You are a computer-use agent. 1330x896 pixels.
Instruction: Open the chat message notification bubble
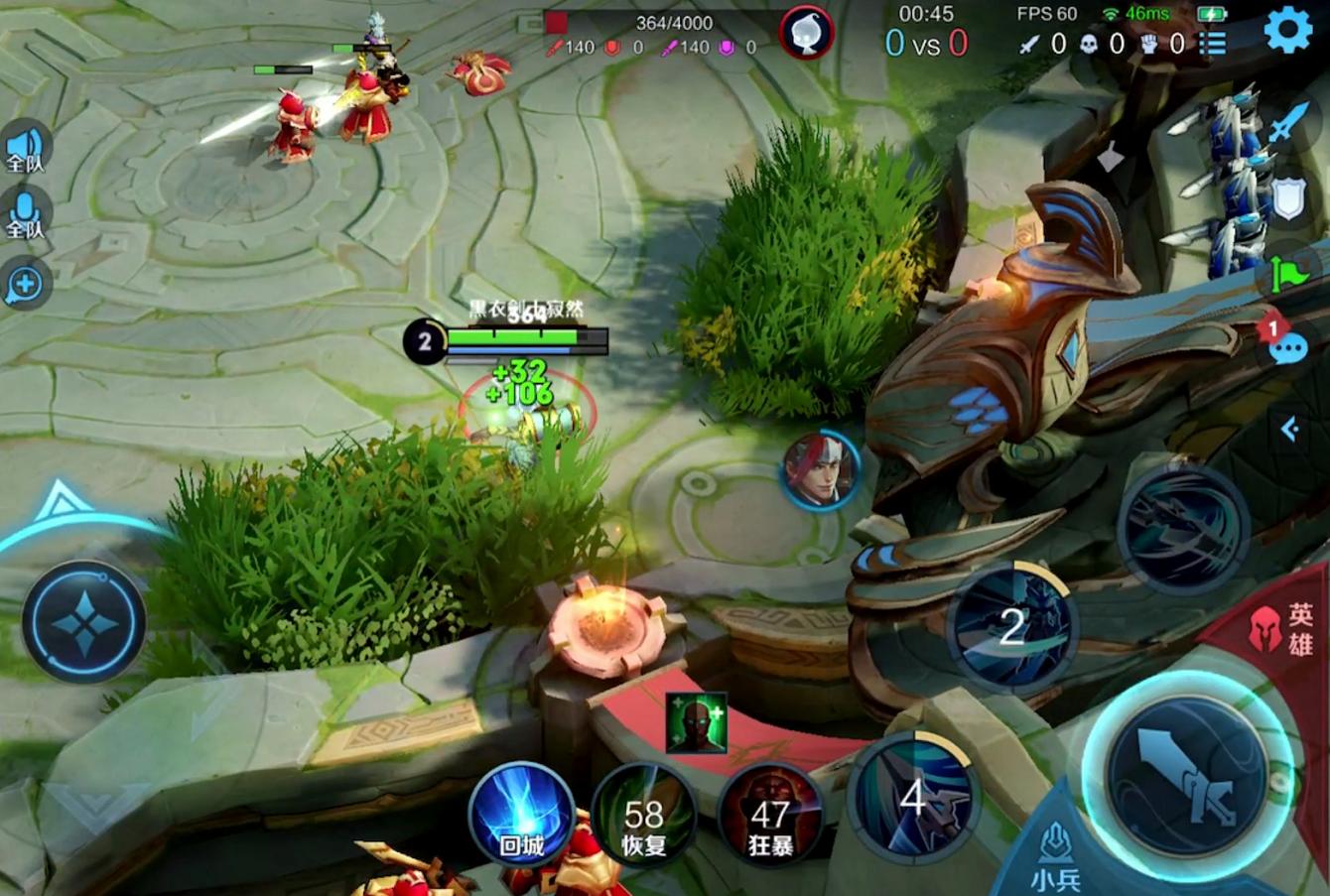(1287, 347)
